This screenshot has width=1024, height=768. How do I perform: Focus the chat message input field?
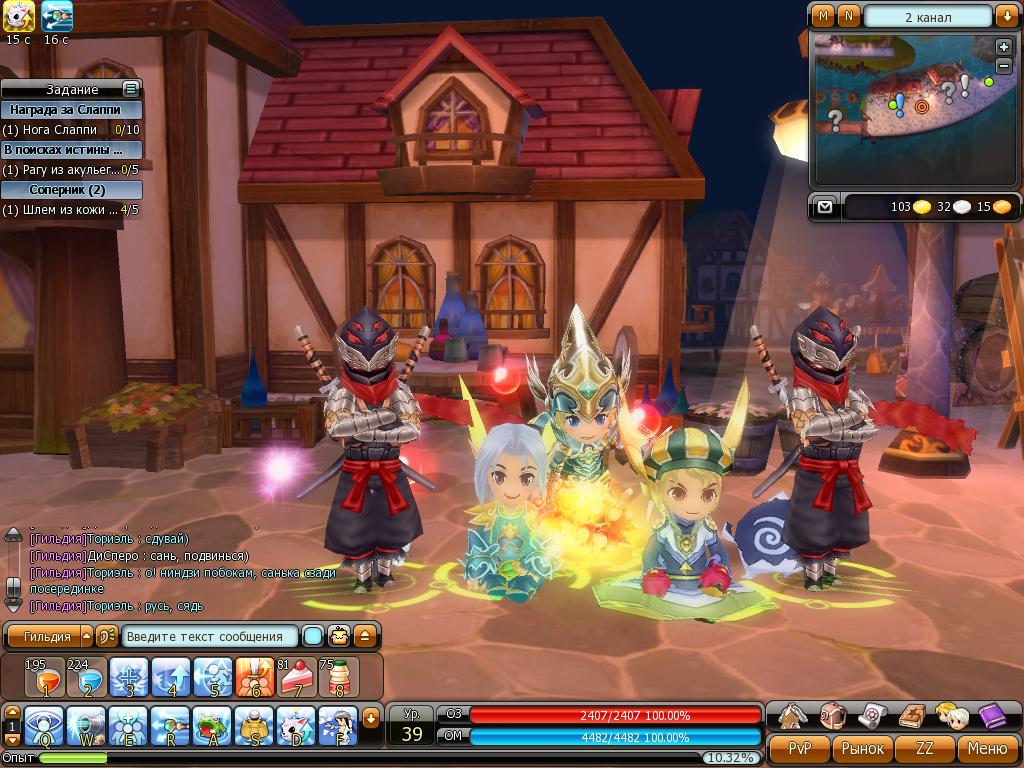coord(210,636)
